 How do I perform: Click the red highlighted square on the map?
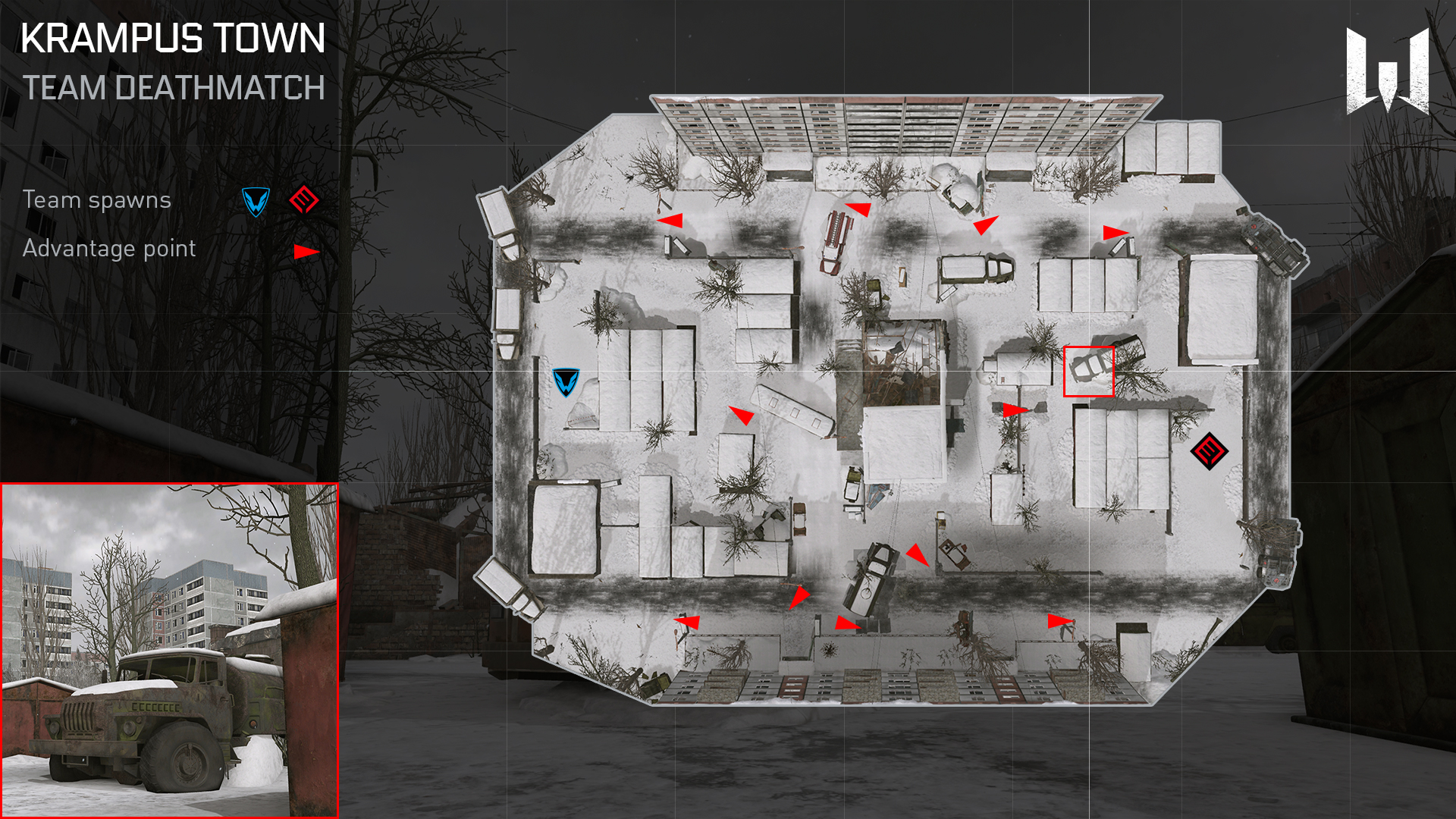click(x=1088, y=372)
